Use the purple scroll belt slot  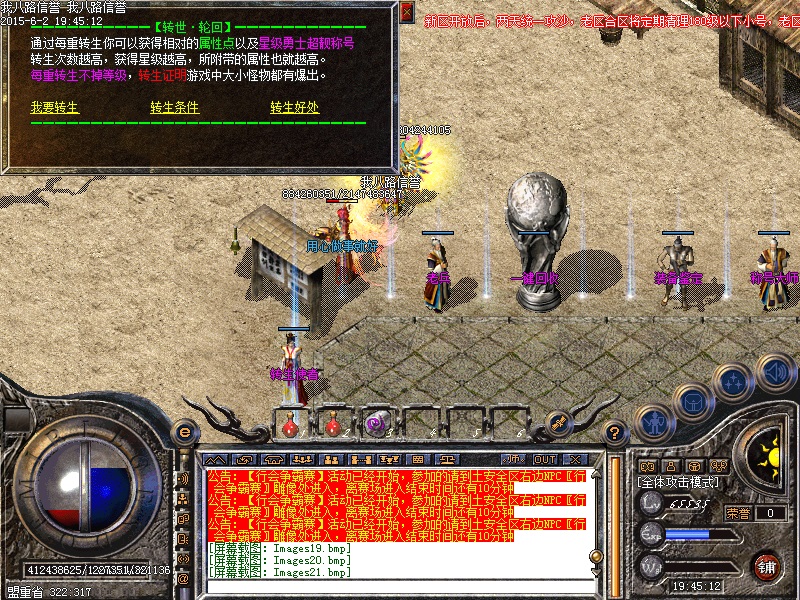pos(377,423)
